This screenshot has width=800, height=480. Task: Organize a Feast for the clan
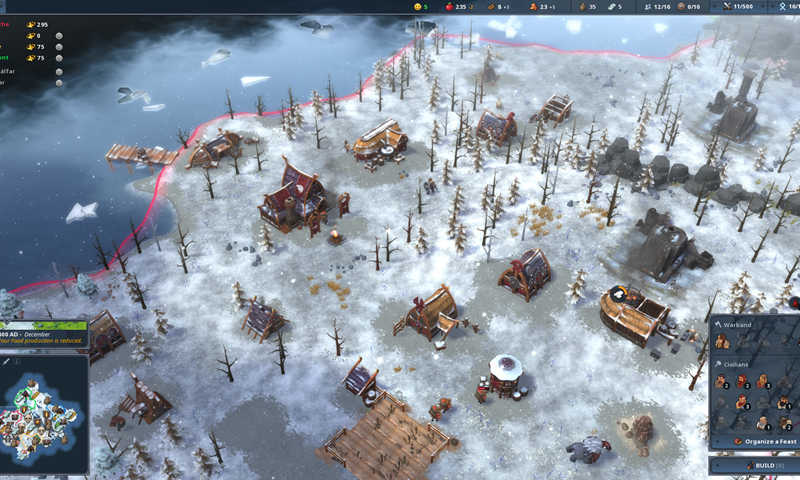tap(760, 440)
